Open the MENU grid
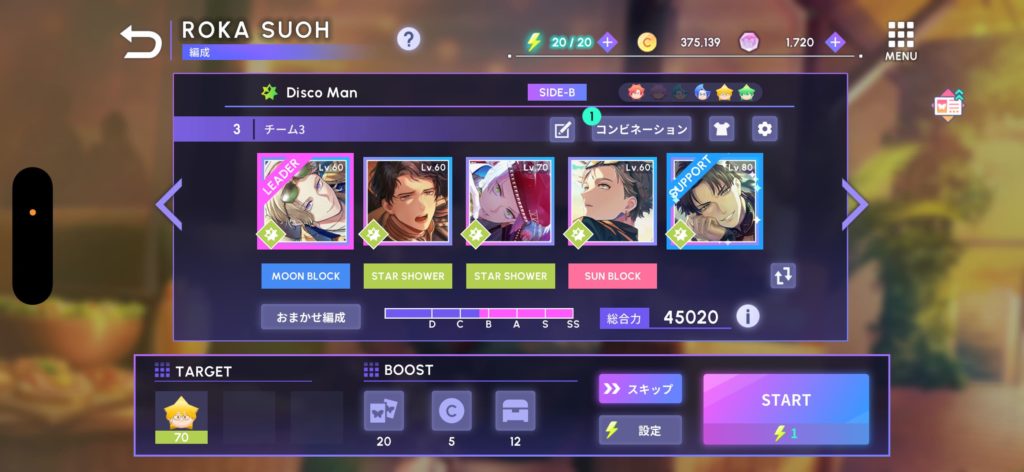 coord(901,40)
